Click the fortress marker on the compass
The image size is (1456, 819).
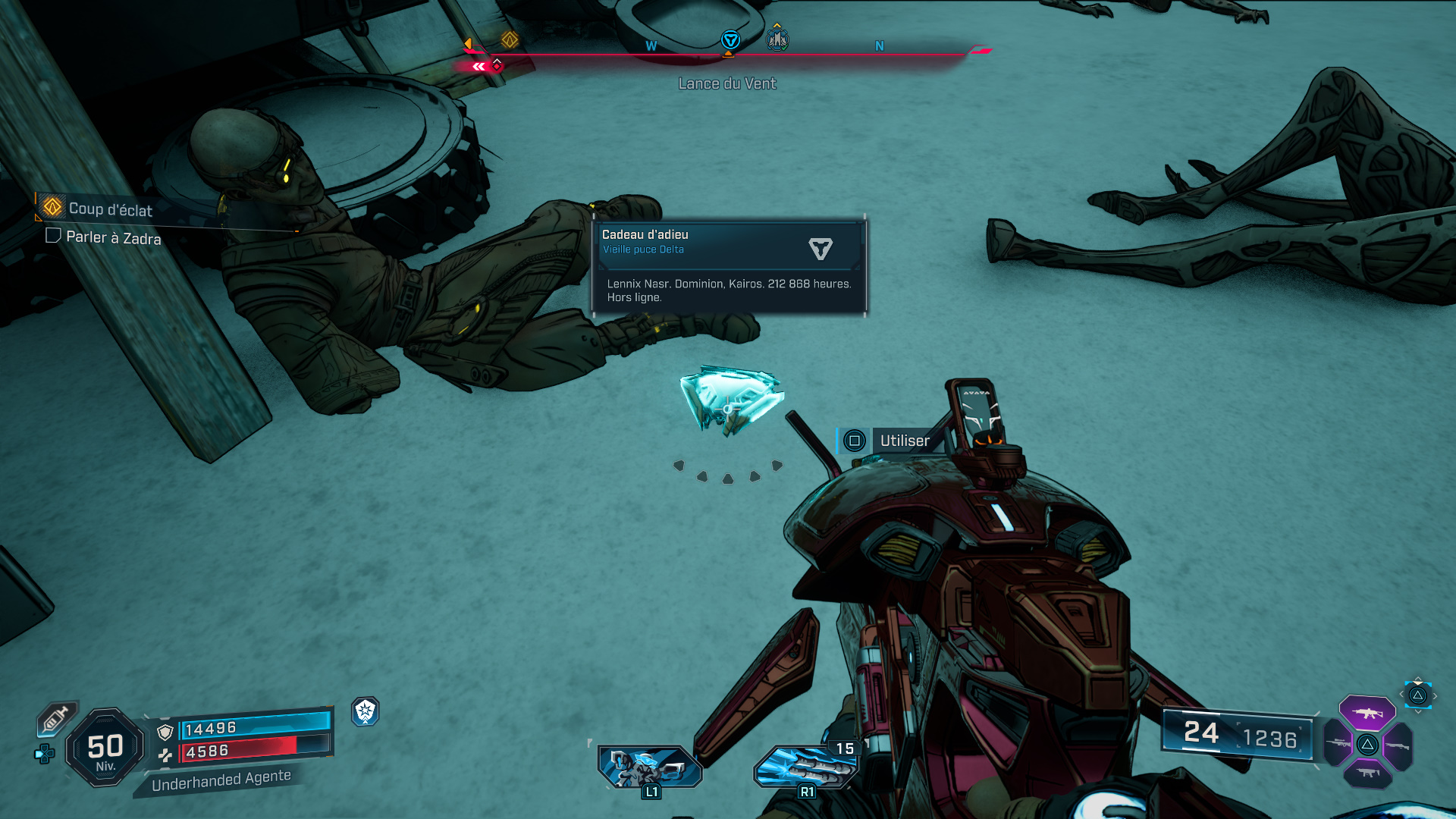[x=777, y=39]
